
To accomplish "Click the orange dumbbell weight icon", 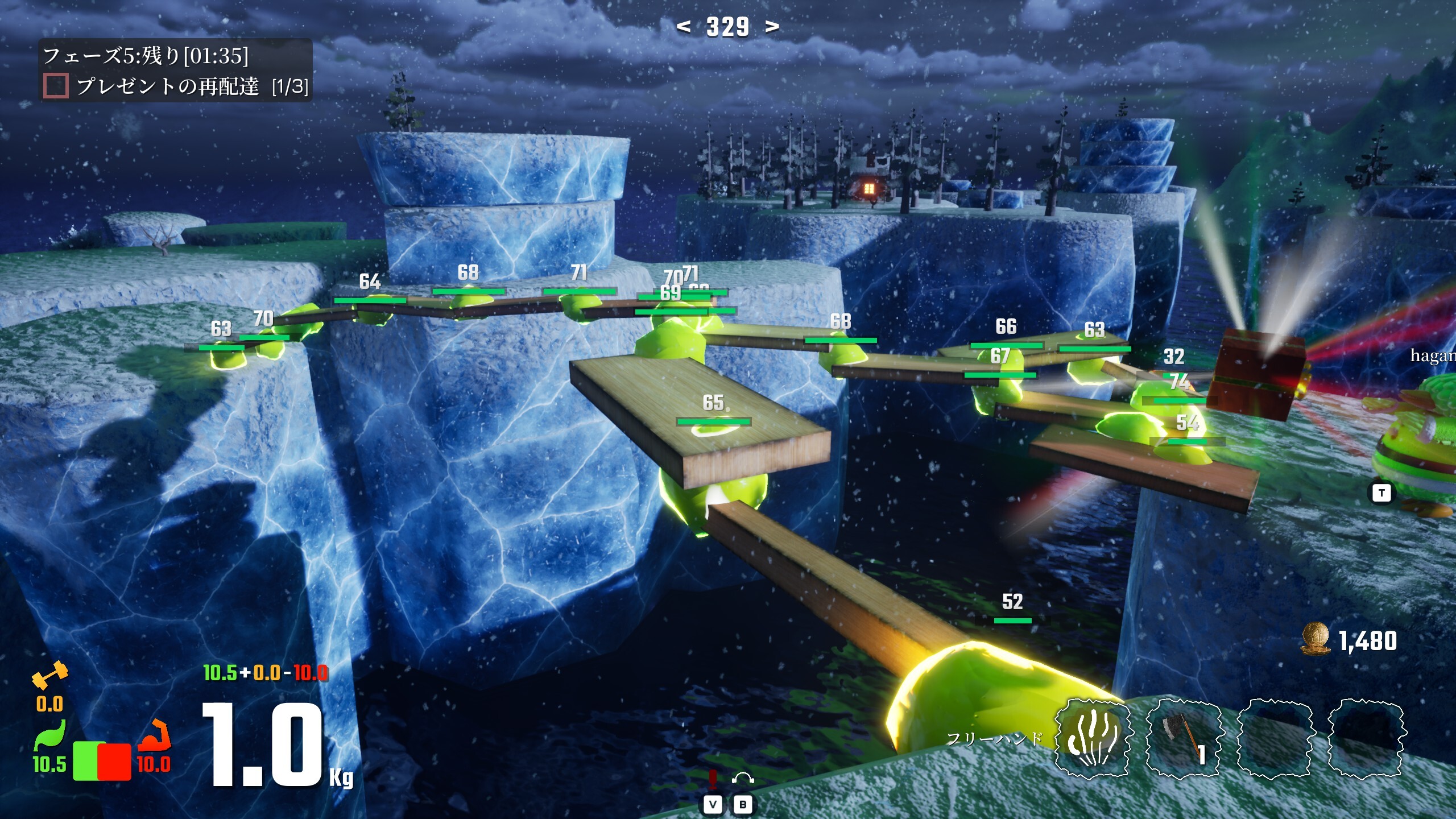I will click(50, 675).
